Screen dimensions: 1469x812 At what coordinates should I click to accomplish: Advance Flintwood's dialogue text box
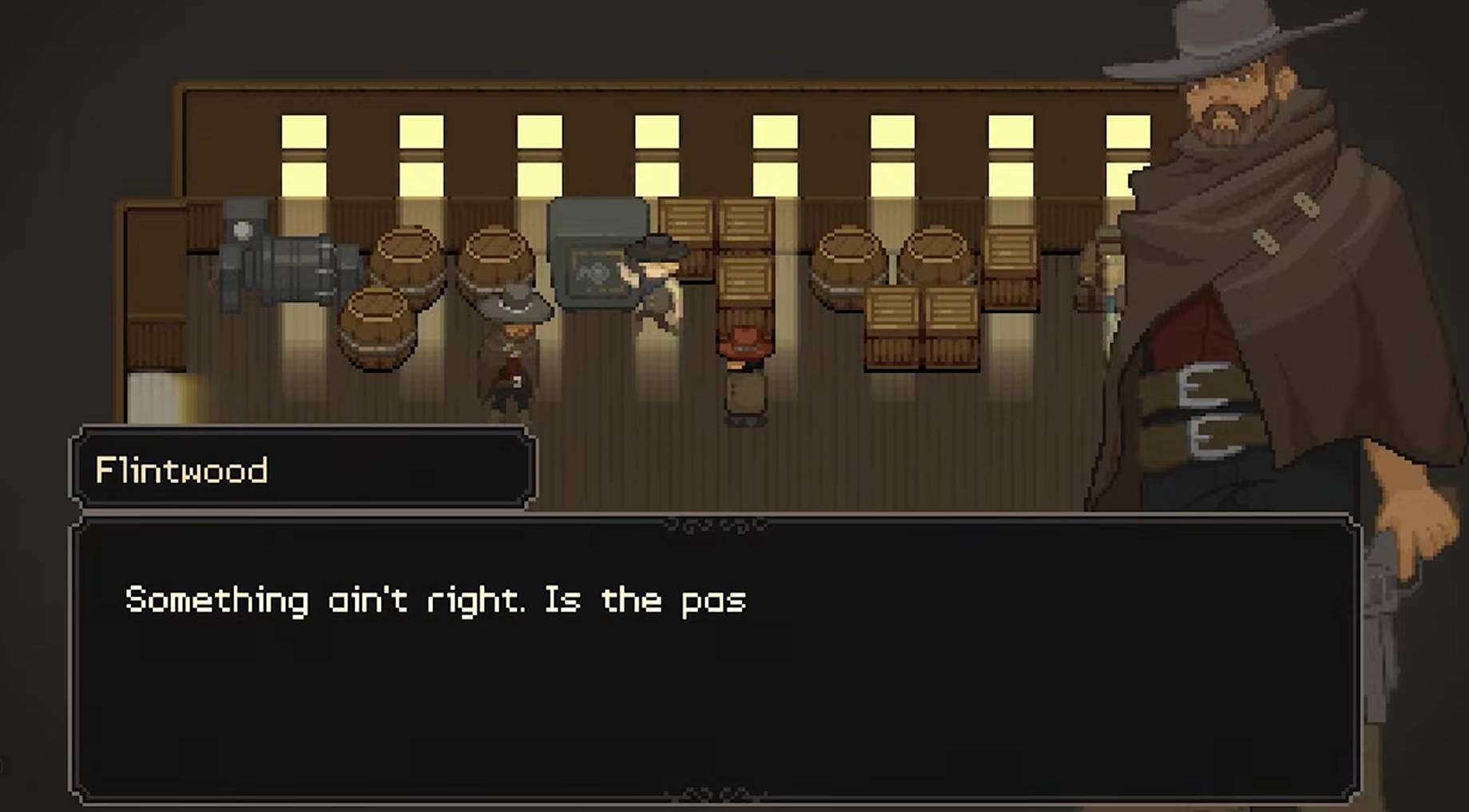pos(715,659)
